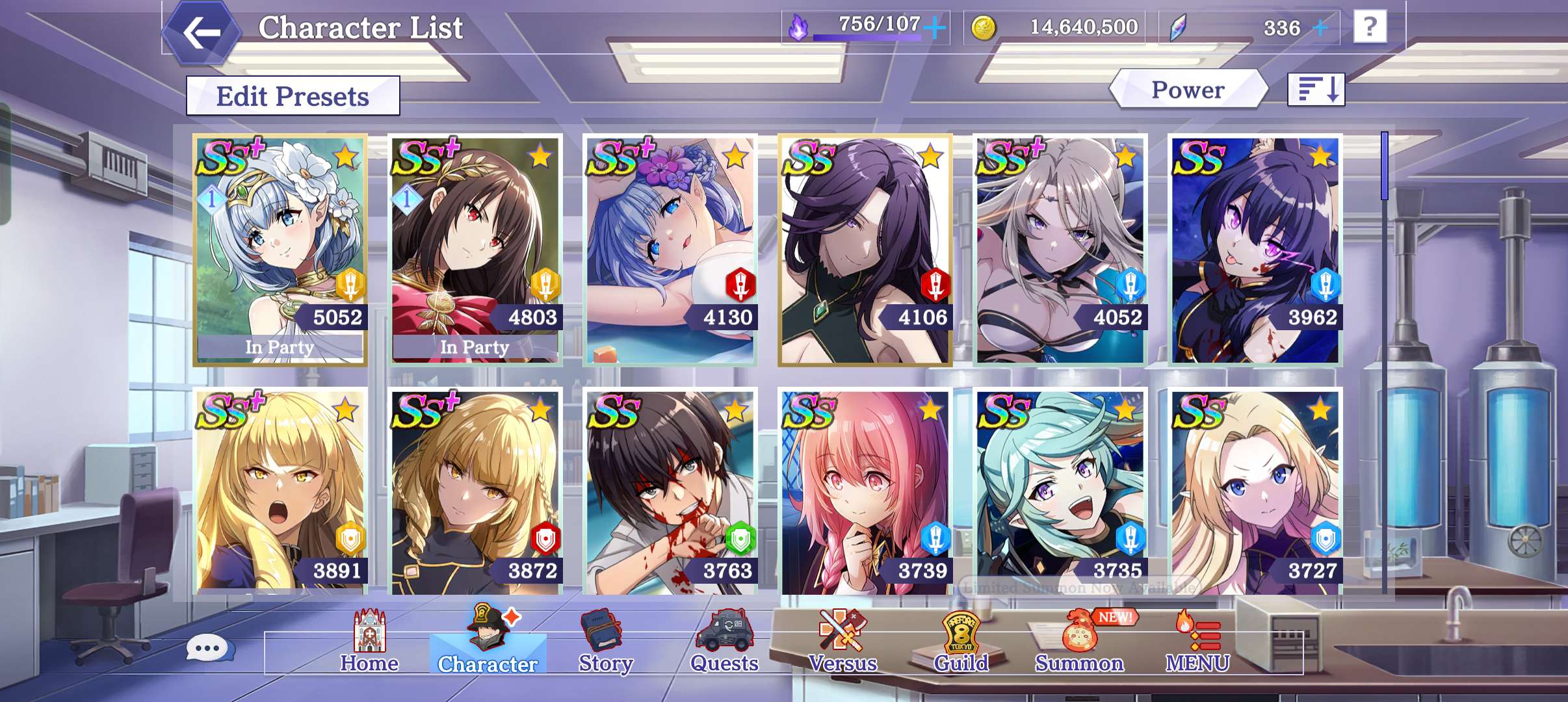1568x702 pixels.
Task: Open the MENU list
Action: [x=1197, y=642]
